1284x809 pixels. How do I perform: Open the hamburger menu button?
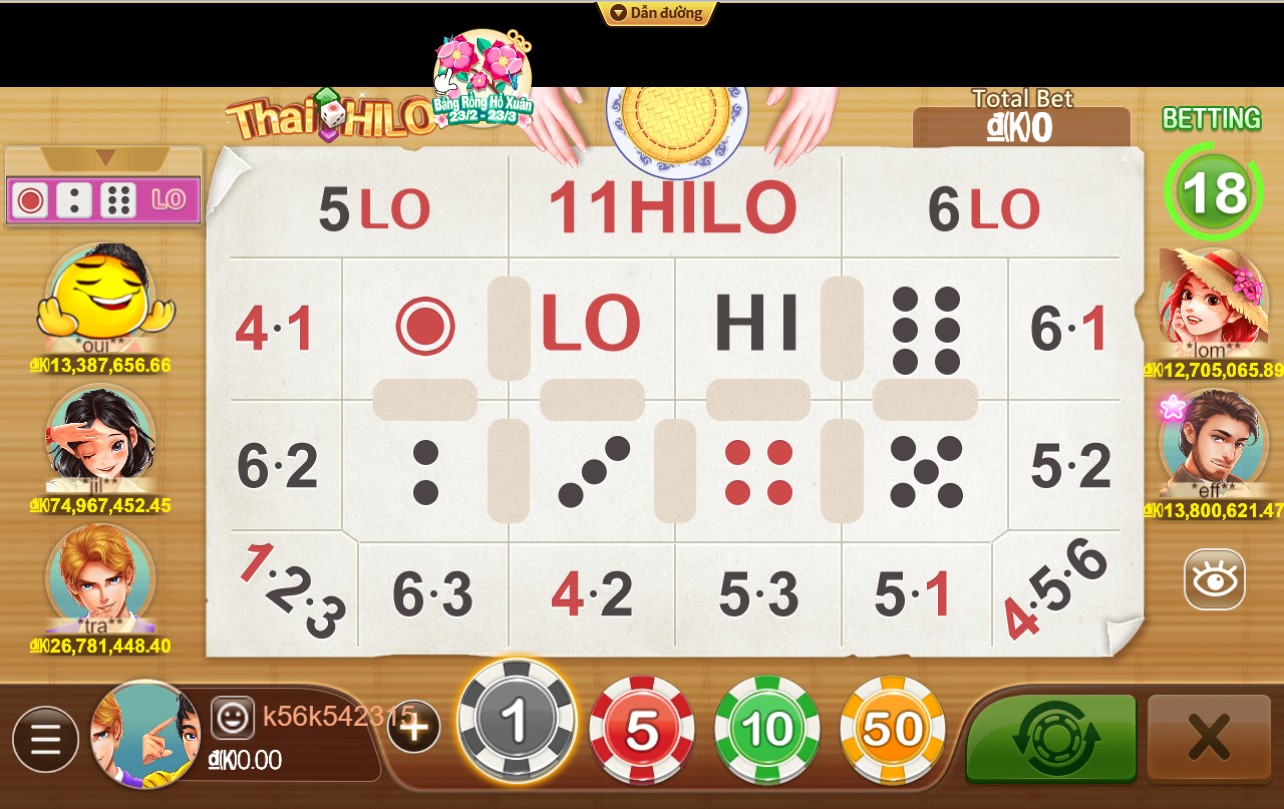click(45, 739)
